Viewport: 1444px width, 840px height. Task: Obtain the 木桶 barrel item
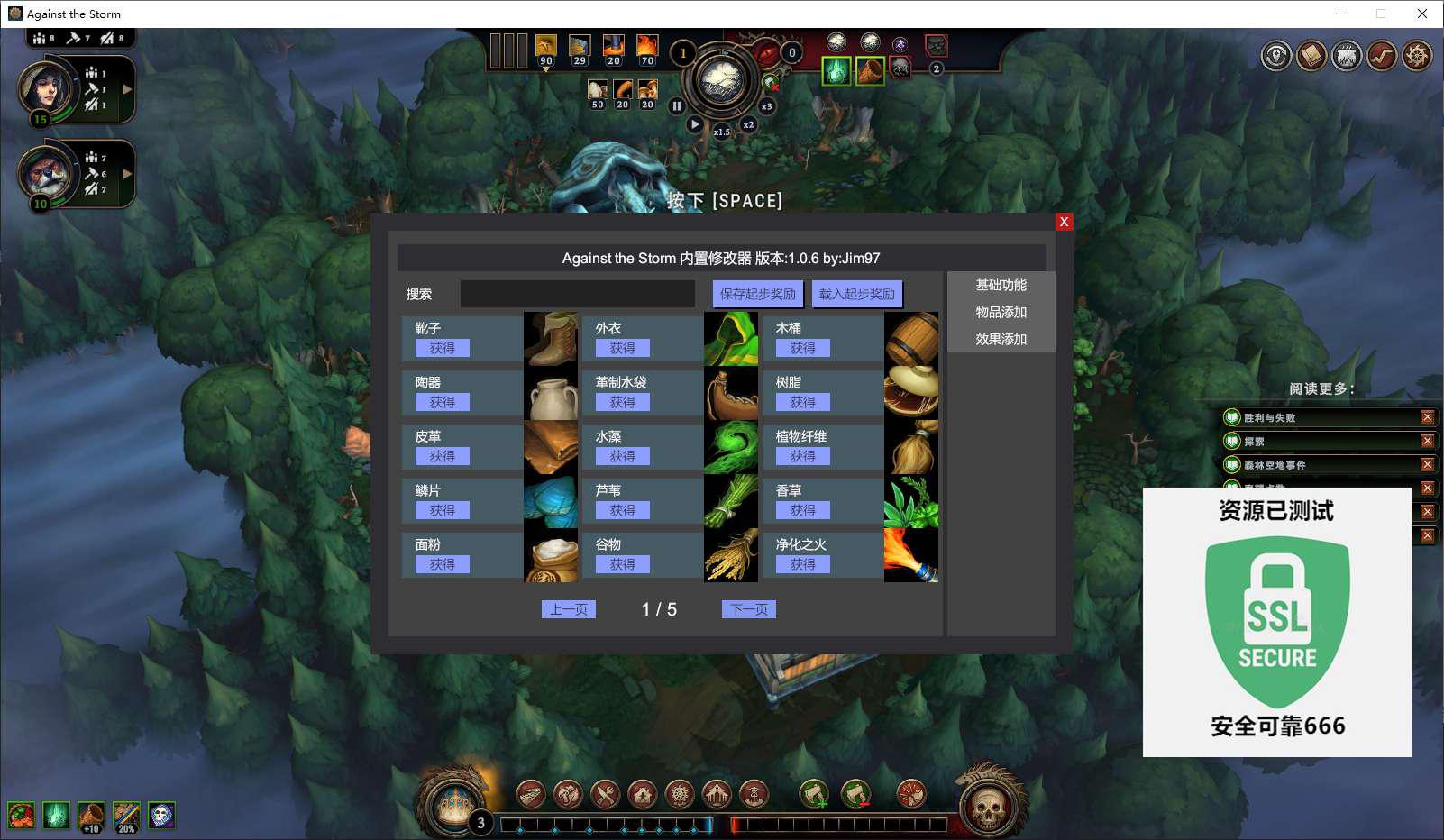[x=802, y=348]
